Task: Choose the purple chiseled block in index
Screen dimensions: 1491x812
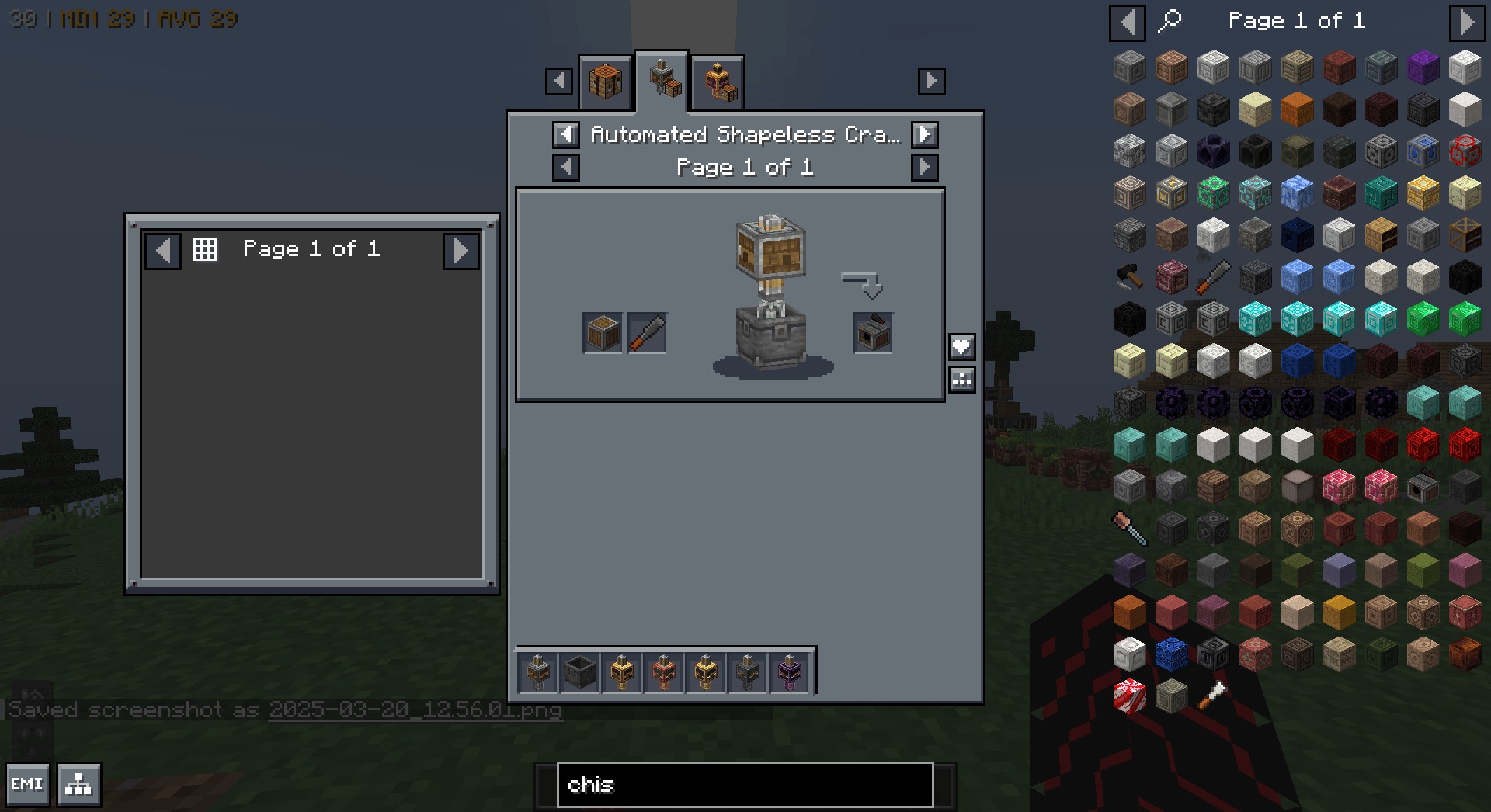Action: coord(1423,68)
